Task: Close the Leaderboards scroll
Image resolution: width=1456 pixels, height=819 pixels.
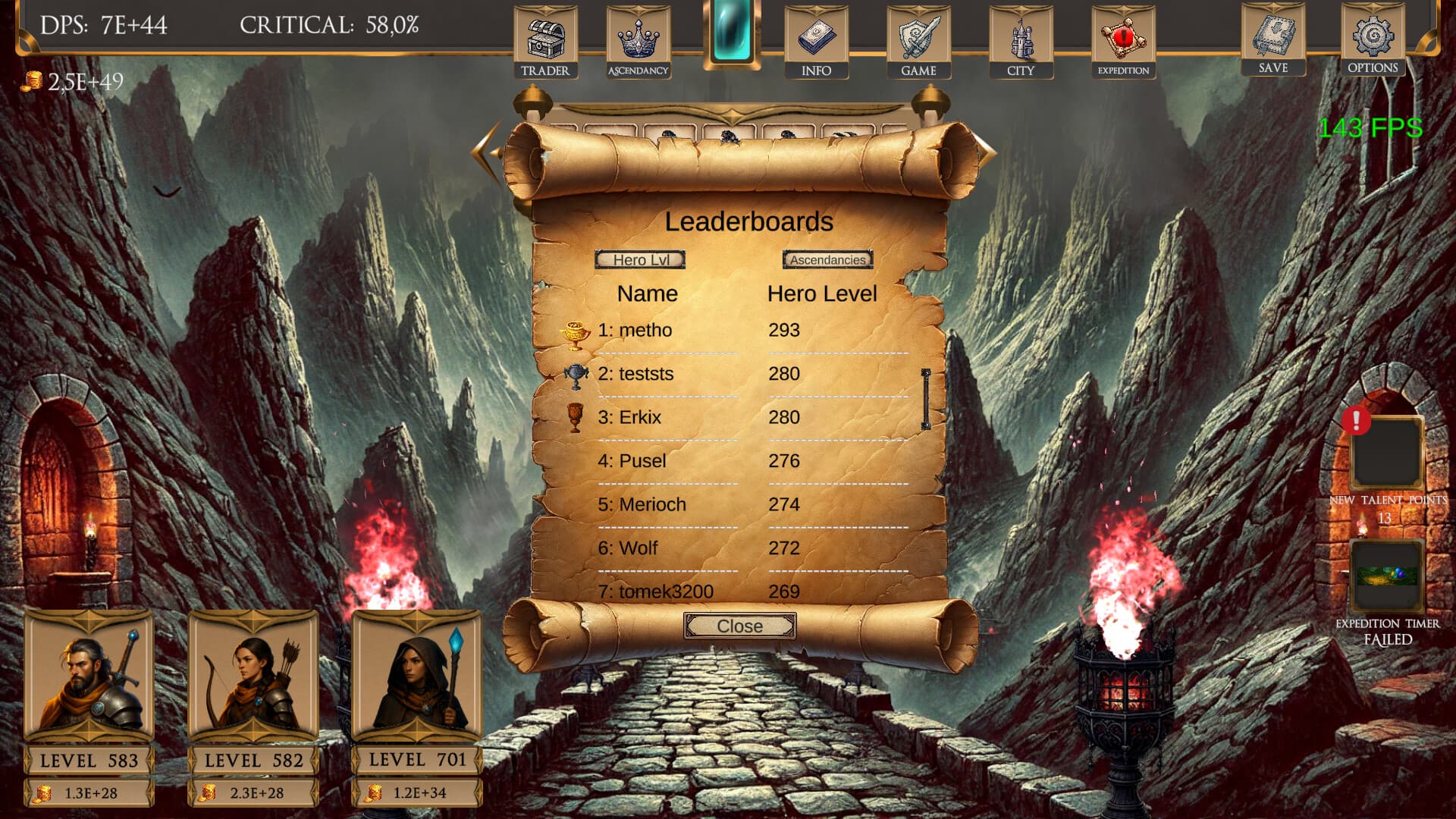Action: click(739, 626)
